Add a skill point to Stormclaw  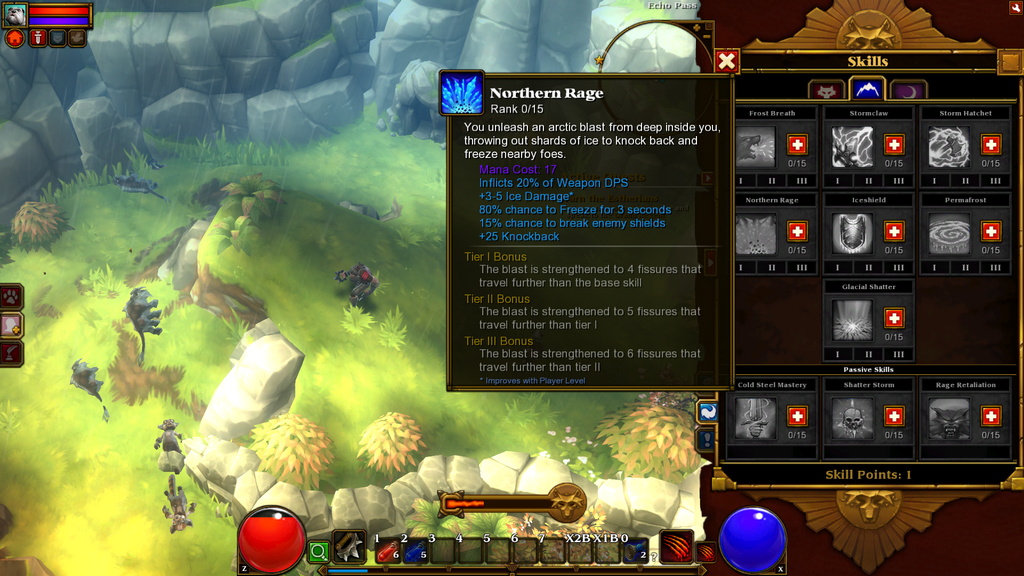894,144
